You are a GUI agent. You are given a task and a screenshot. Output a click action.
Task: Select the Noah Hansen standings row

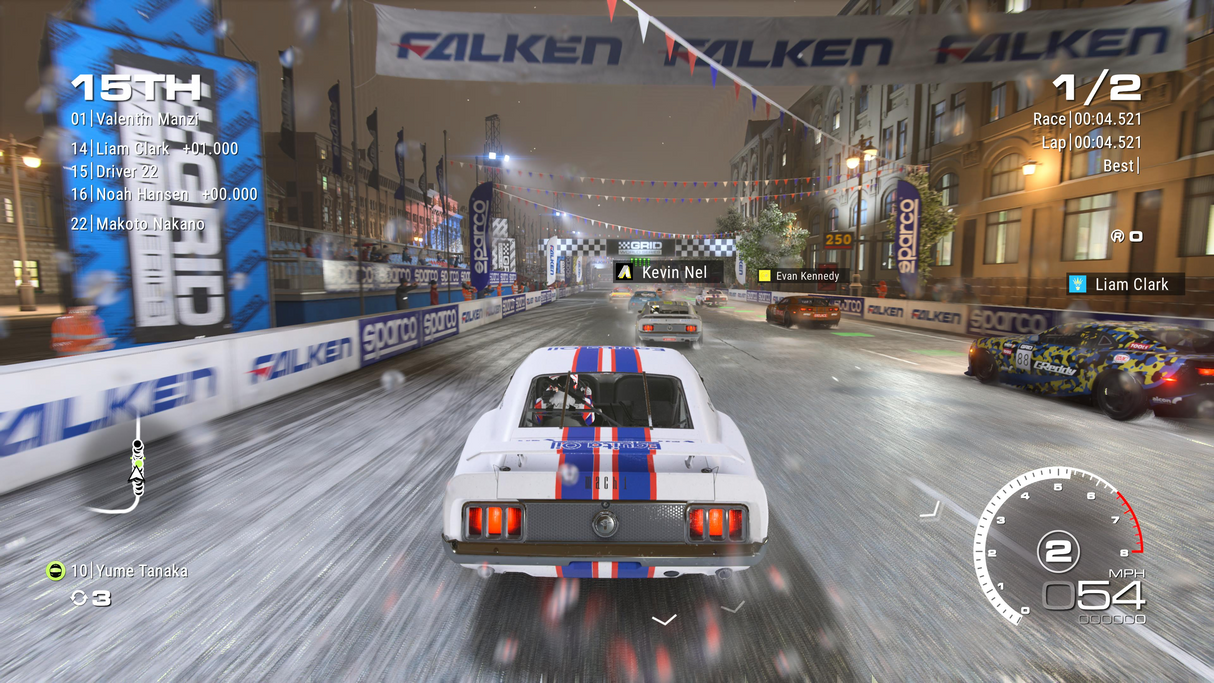click(x=164, y=194)
